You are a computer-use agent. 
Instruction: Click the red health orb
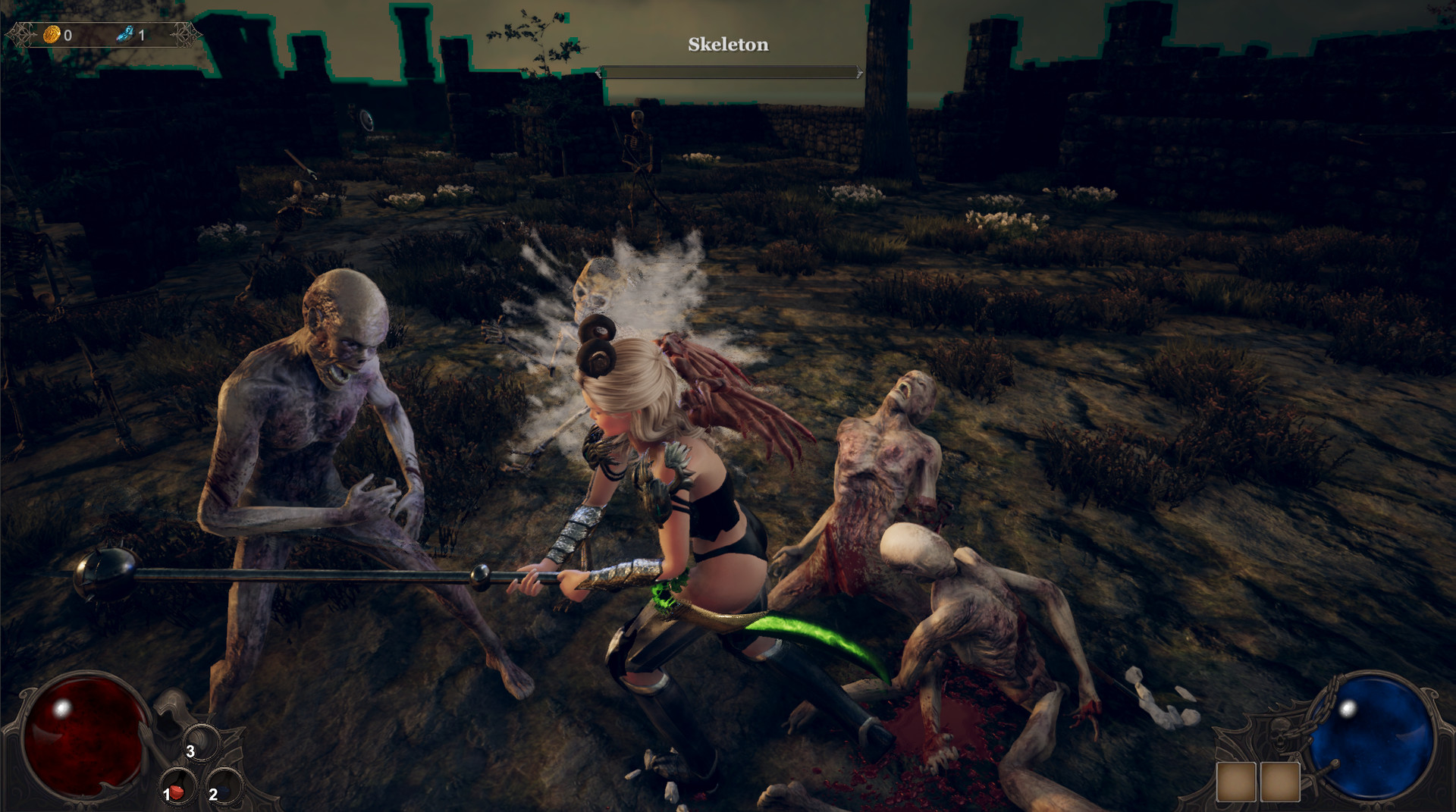click(x=83, y=739)
